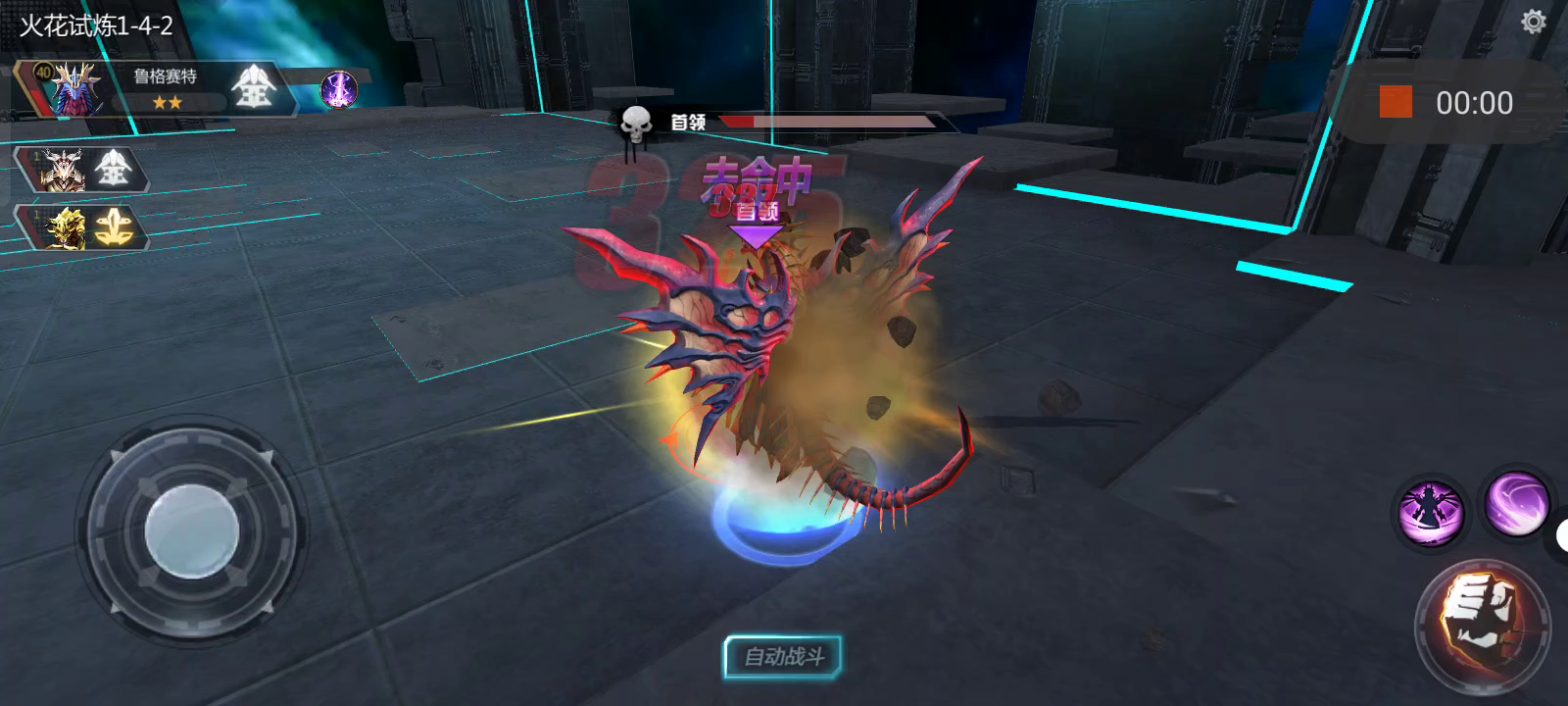Stop the screen recording with red square

pos(1396,102)
